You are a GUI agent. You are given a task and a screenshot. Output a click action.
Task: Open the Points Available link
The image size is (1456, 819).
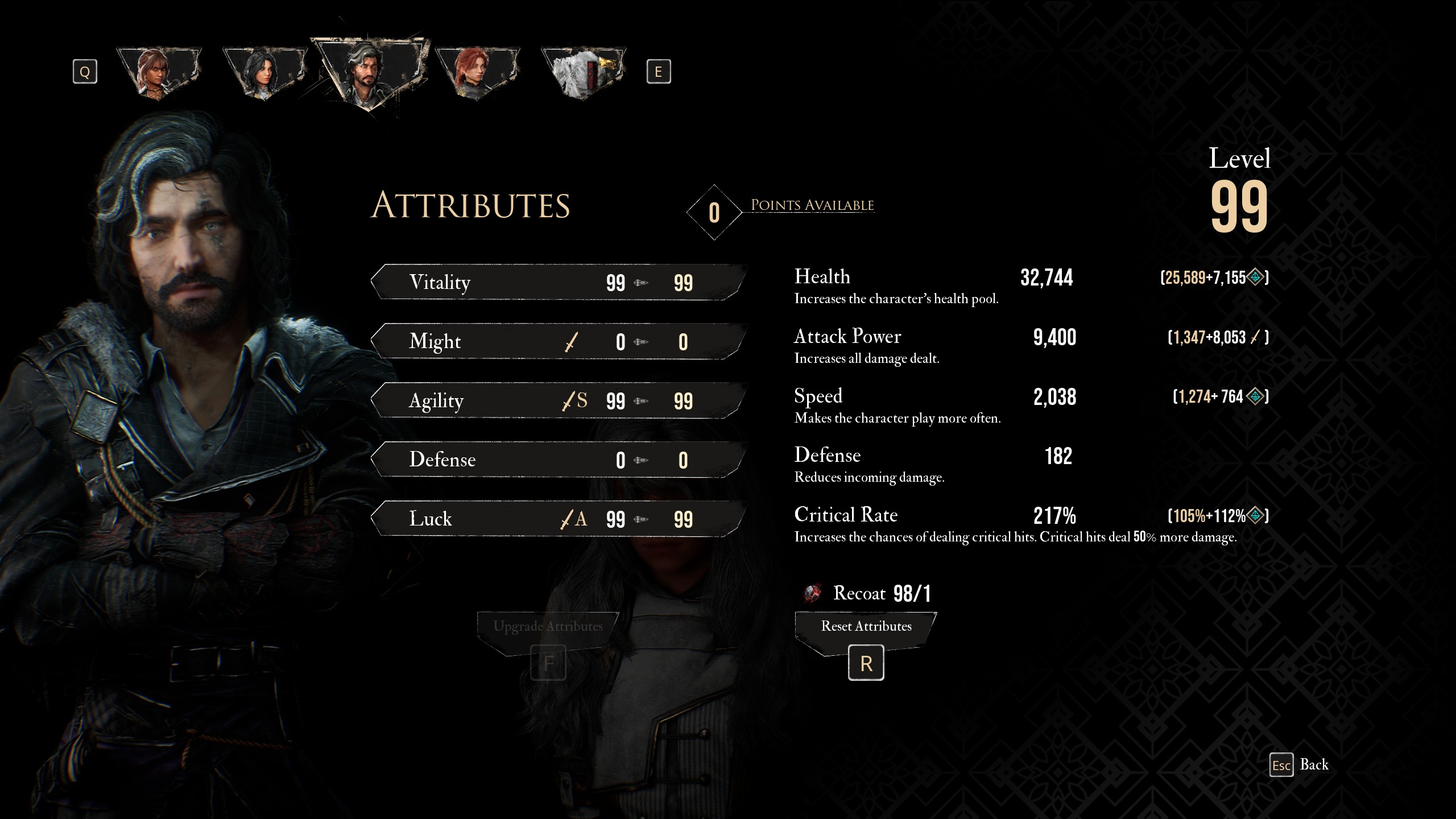point(812,205)
